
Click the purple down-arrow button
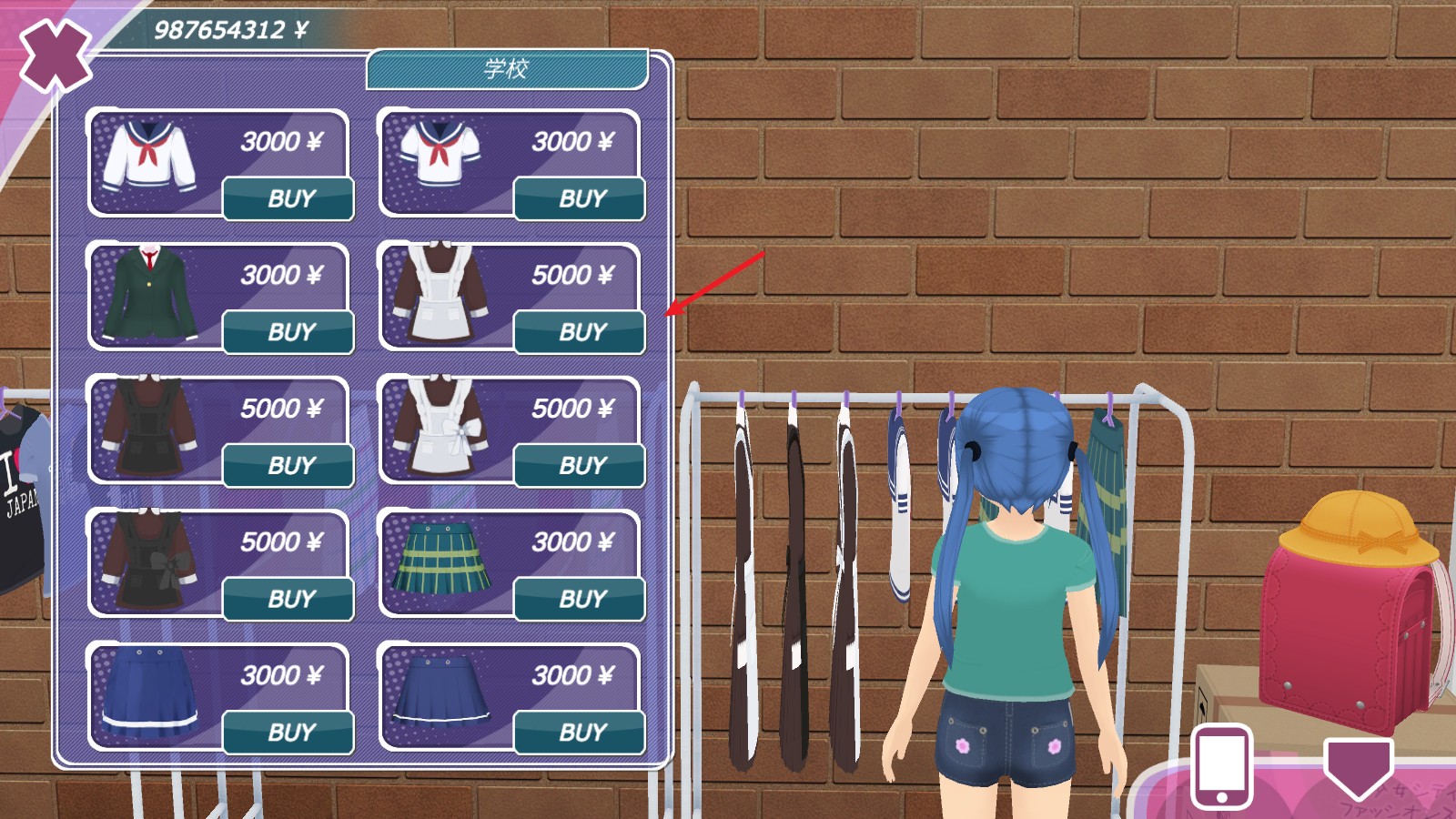point(1358,766)
